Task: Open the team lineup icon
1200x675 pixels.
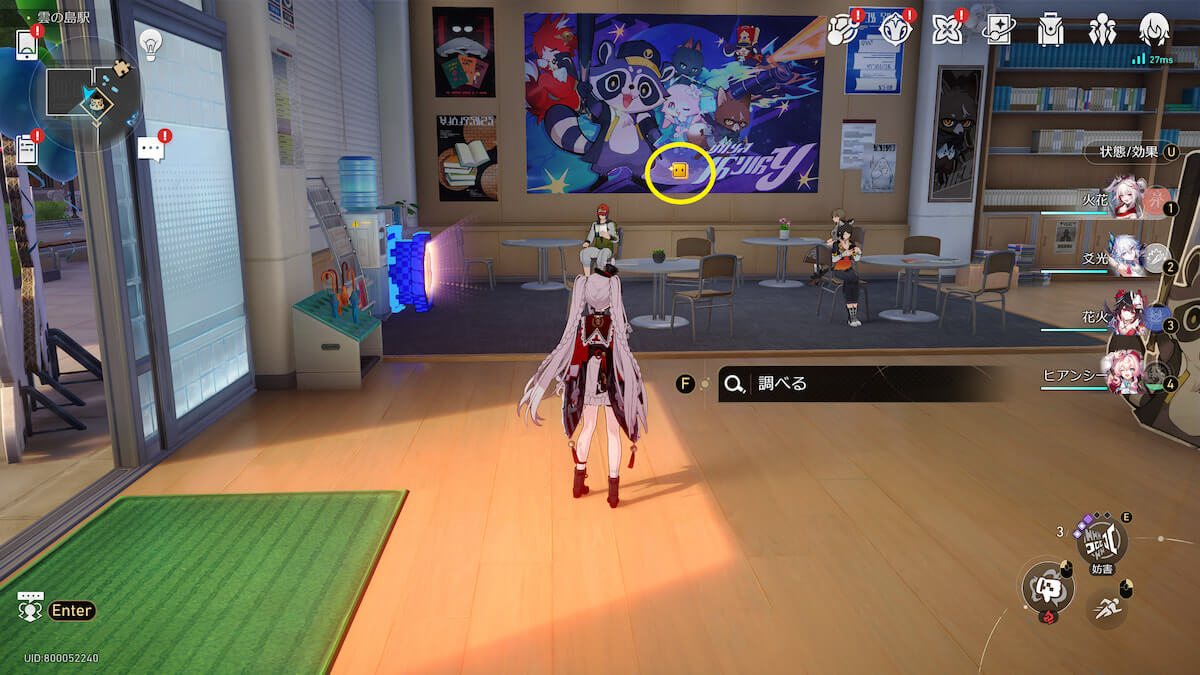Action: click(1102, 29)
